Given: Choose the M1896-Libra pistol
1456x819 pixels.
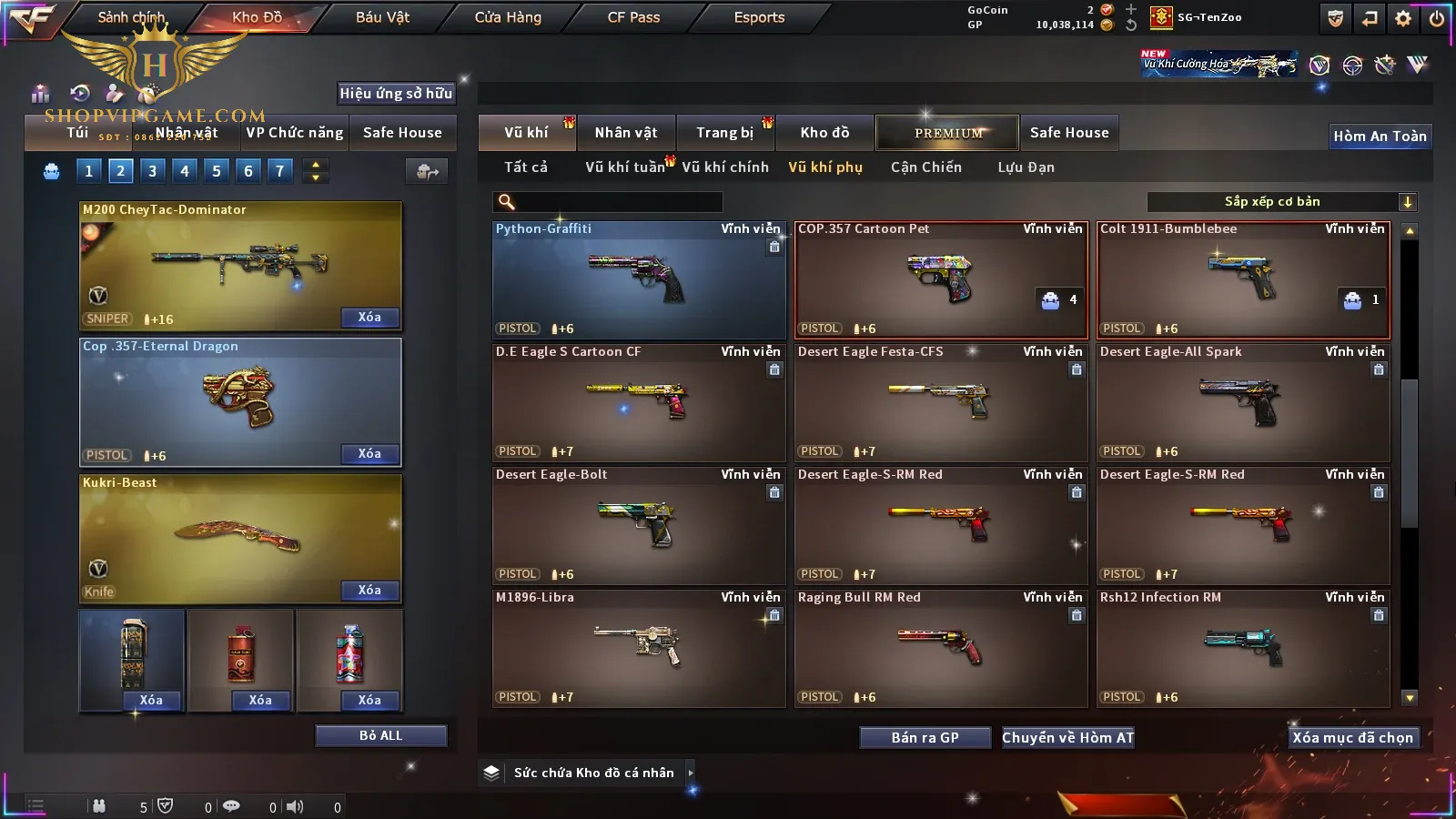Looking at the screenshot, I should click(639, 648).
